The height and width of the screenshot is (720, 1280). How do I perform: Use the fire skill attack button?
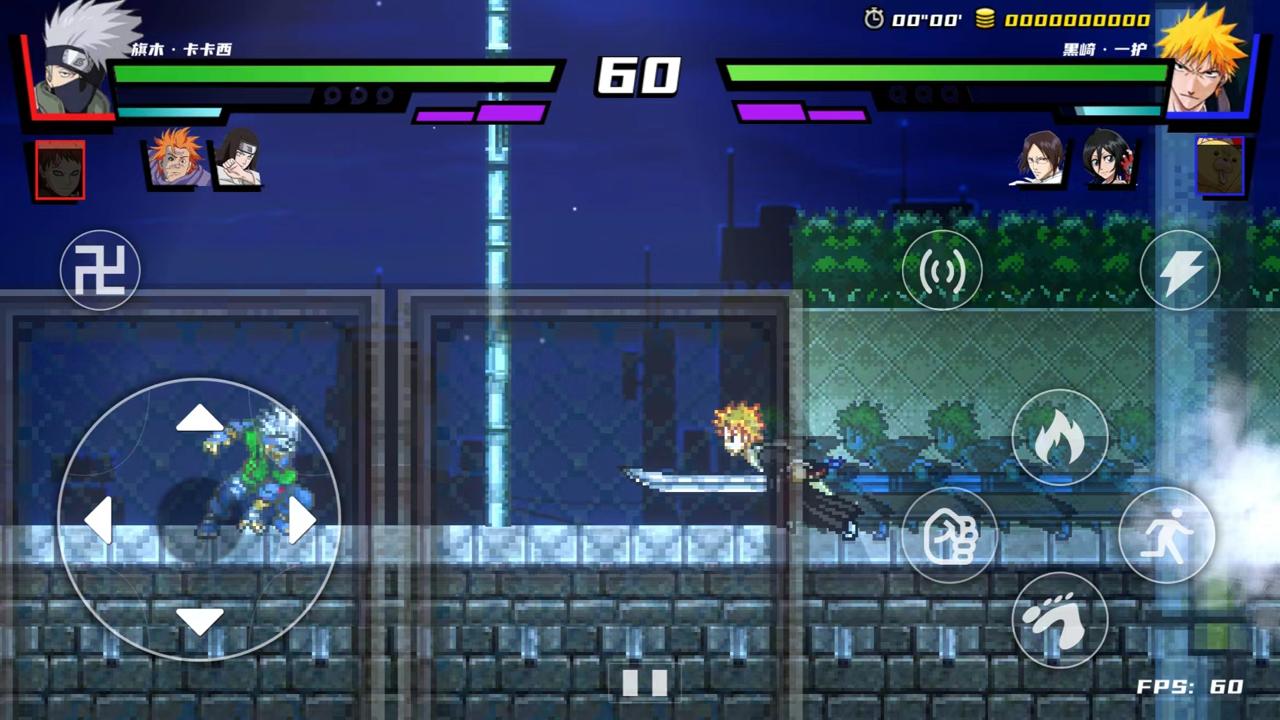(x=1060, y=437)
